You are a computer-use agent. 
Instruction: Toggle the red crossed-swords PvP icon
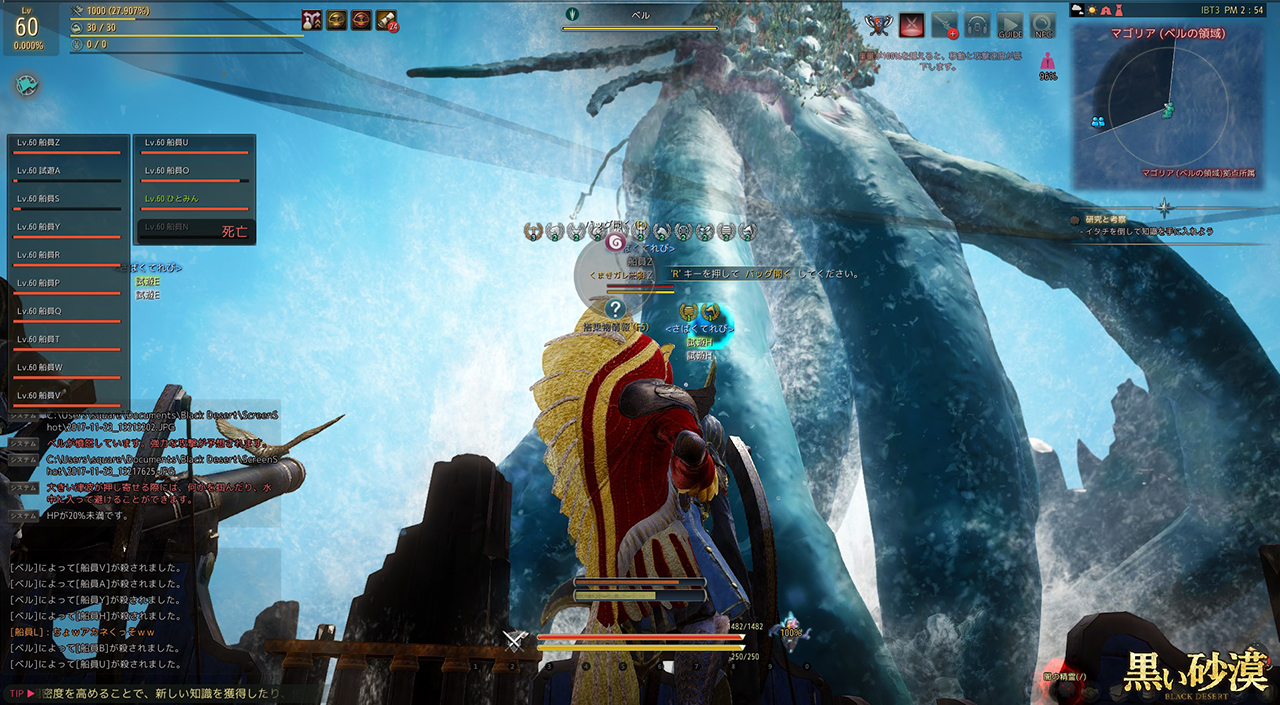coord(911,24)
